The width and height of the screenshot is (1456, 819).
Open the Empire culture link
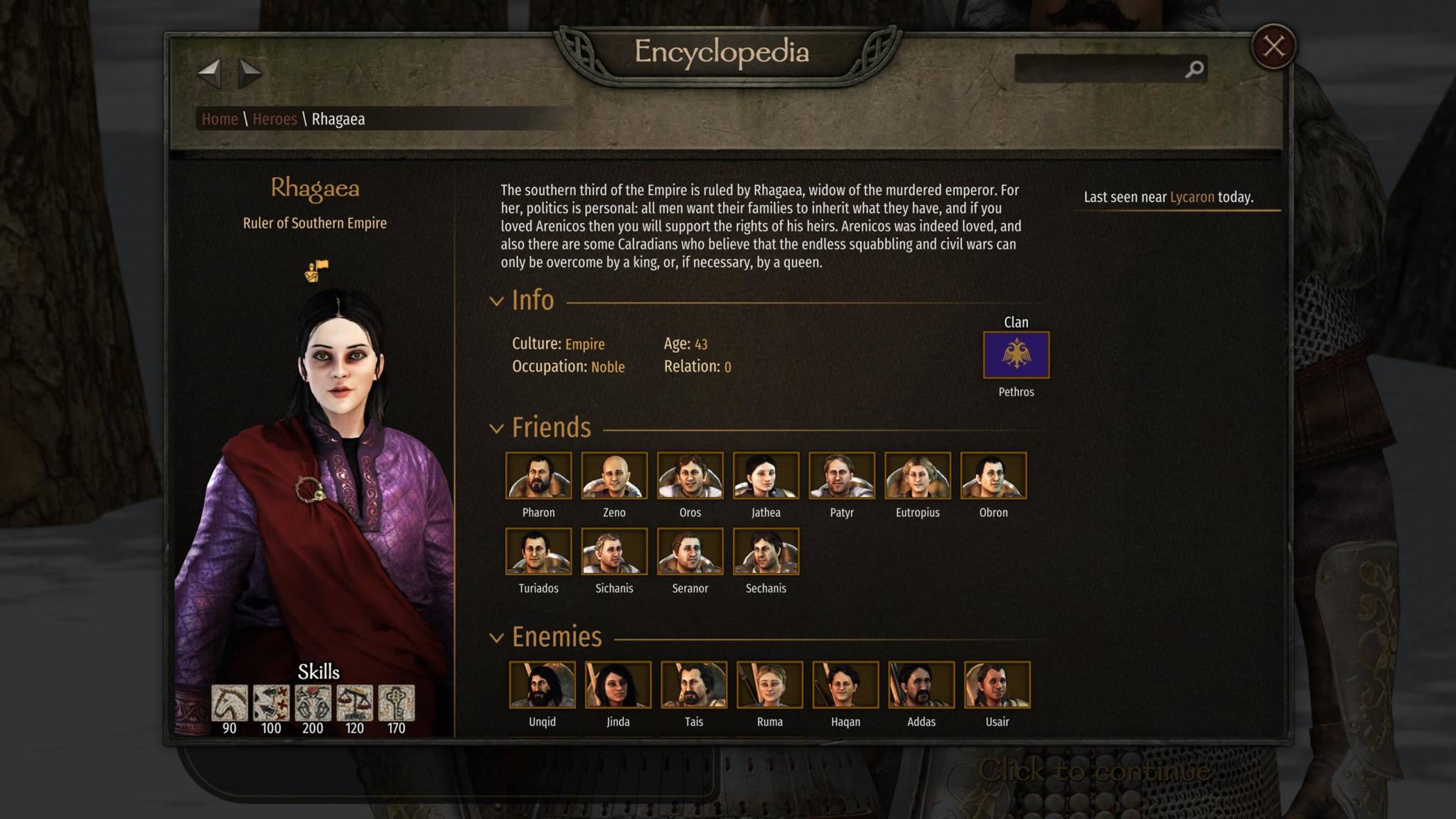pyautogui.click(x=584, y=345)
